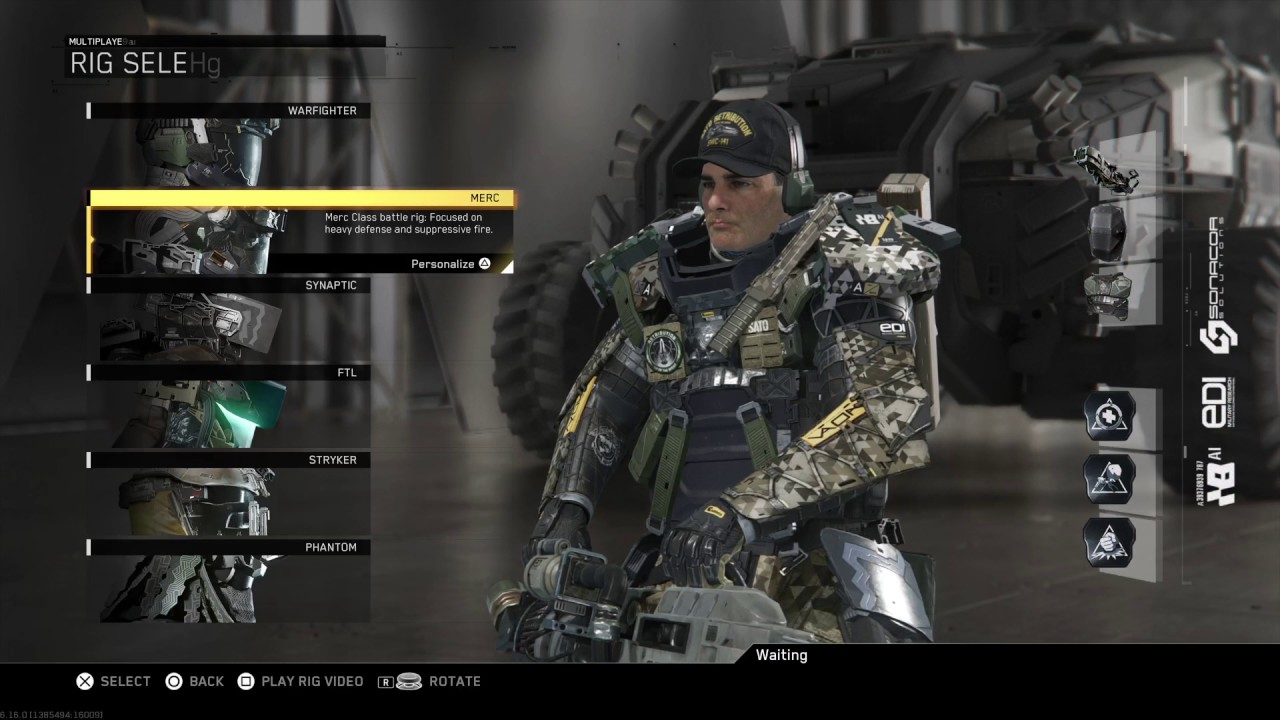Select the armor vest payload icon
Viewport: 1280px width, 720px height.
click(1107, 295)
